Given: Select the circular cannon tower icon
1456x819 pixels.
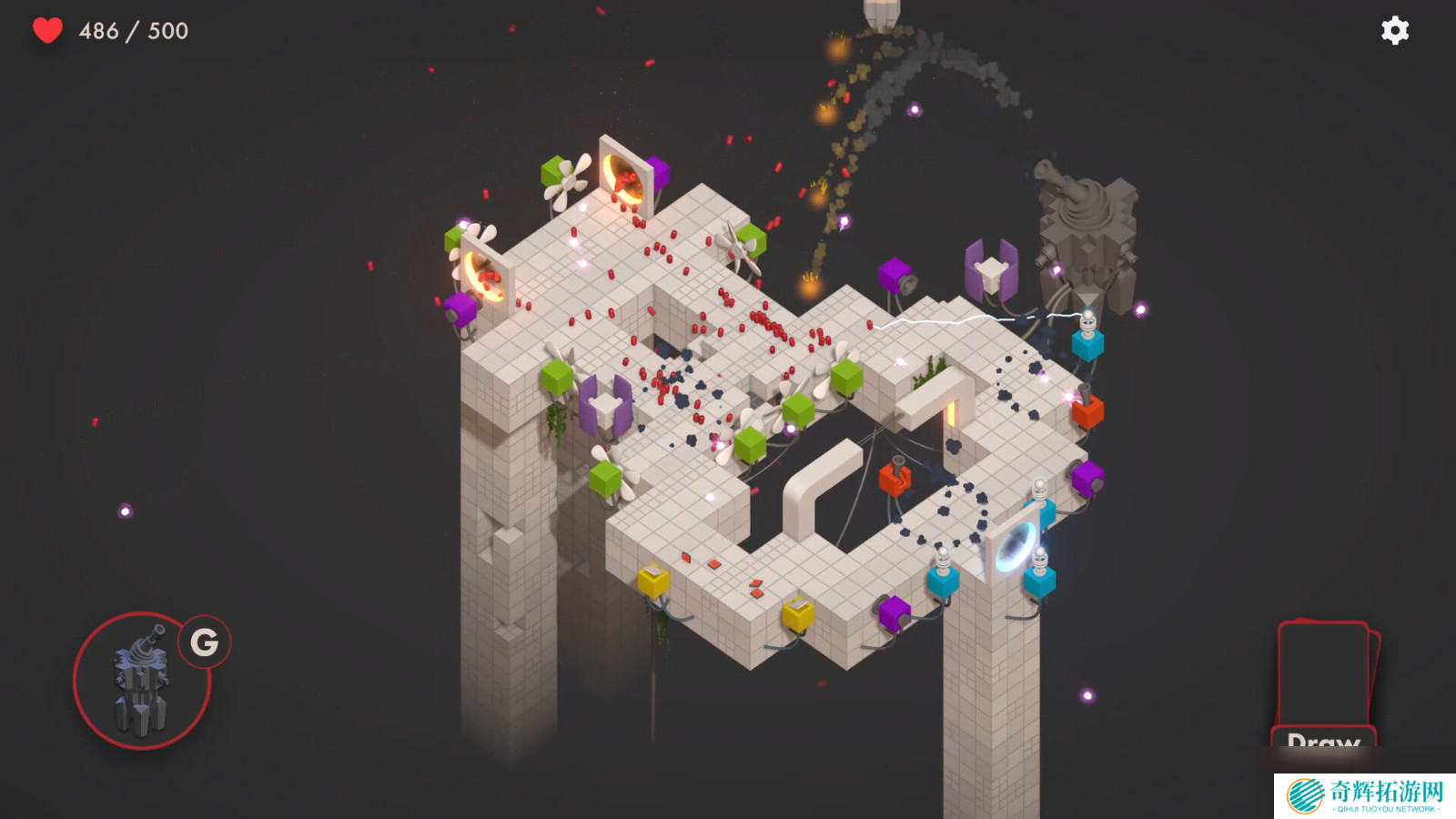Looking at the screenshot, I should click(142, 681).
